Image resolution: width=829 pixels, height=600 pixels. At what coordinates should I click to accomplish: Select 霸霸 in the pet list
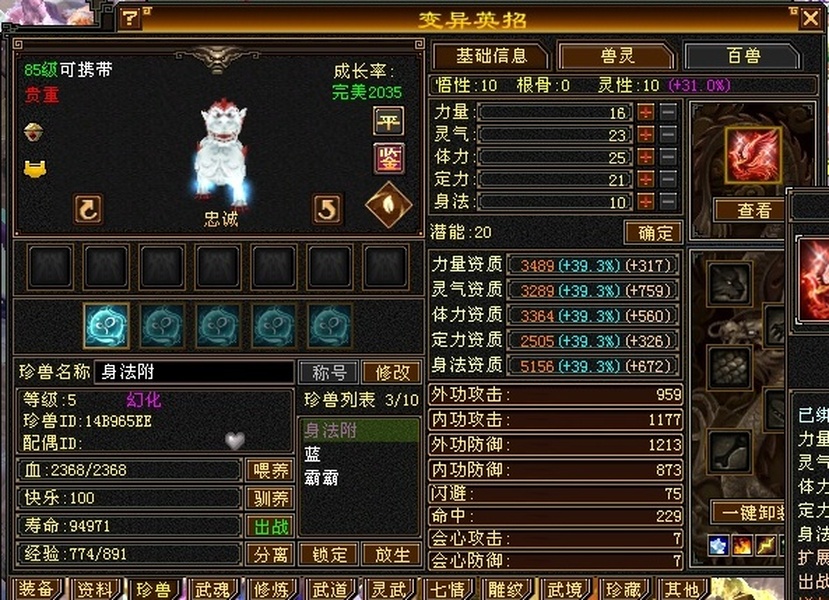click(x=322, y=477)
